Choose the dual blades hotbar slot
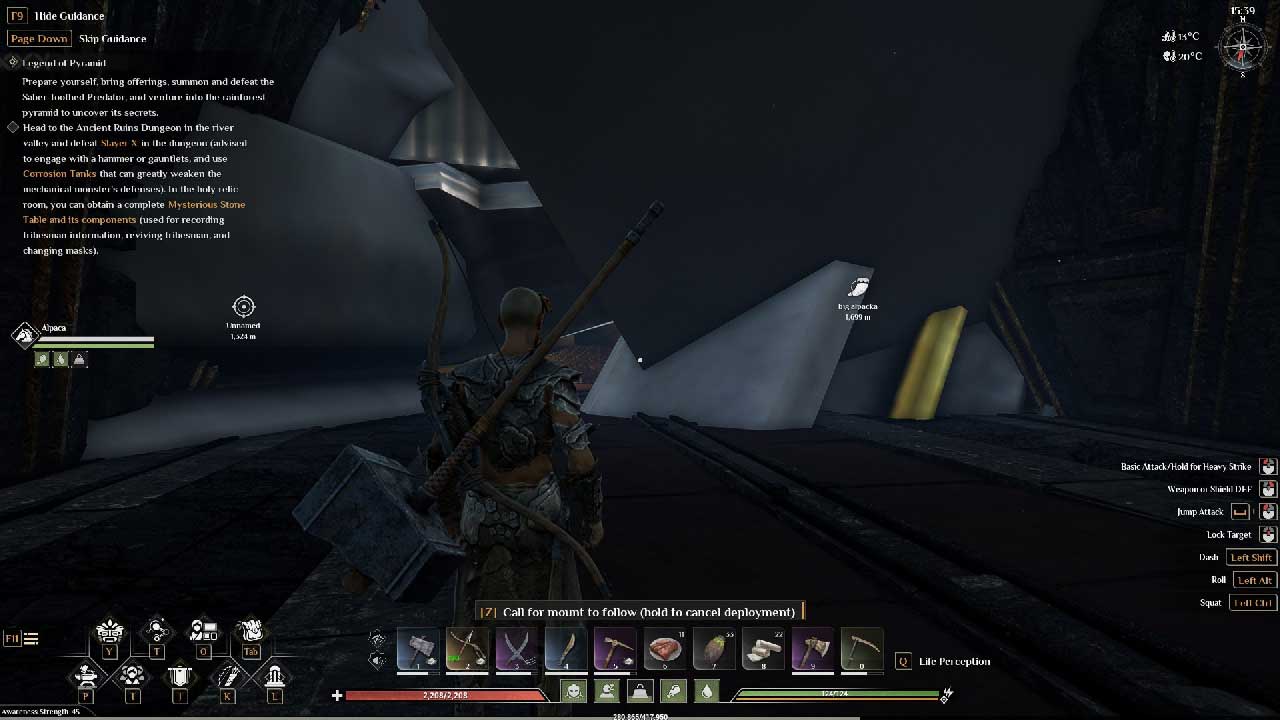Viewport: 1280px width, 720px height. (516, 649)
